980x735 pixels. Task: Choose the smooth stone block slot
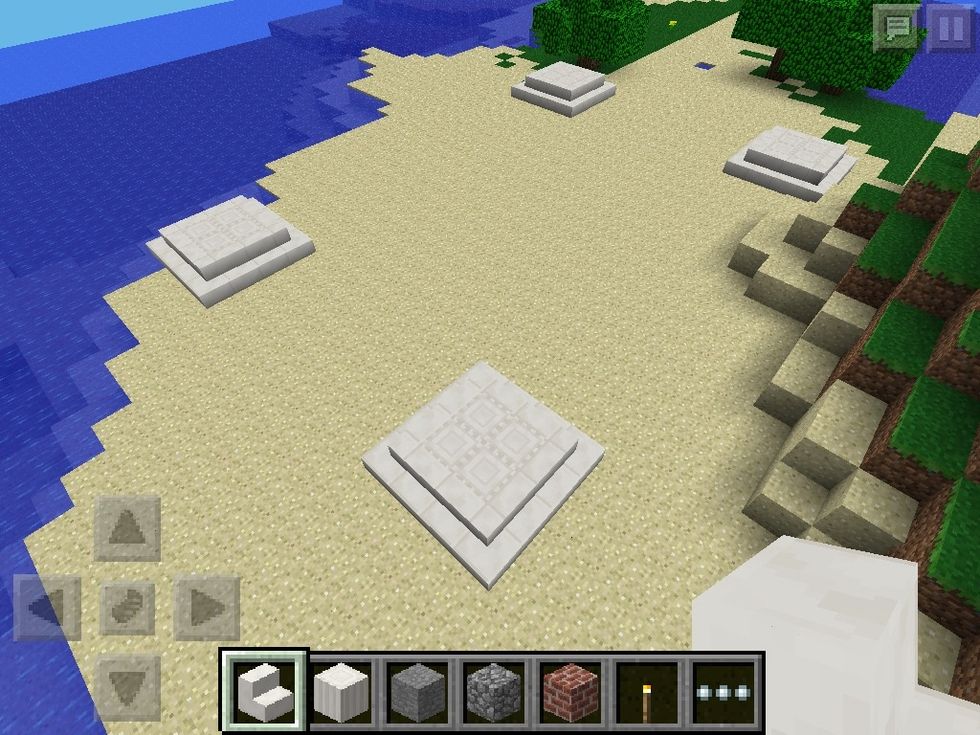(x=417, y=691)
